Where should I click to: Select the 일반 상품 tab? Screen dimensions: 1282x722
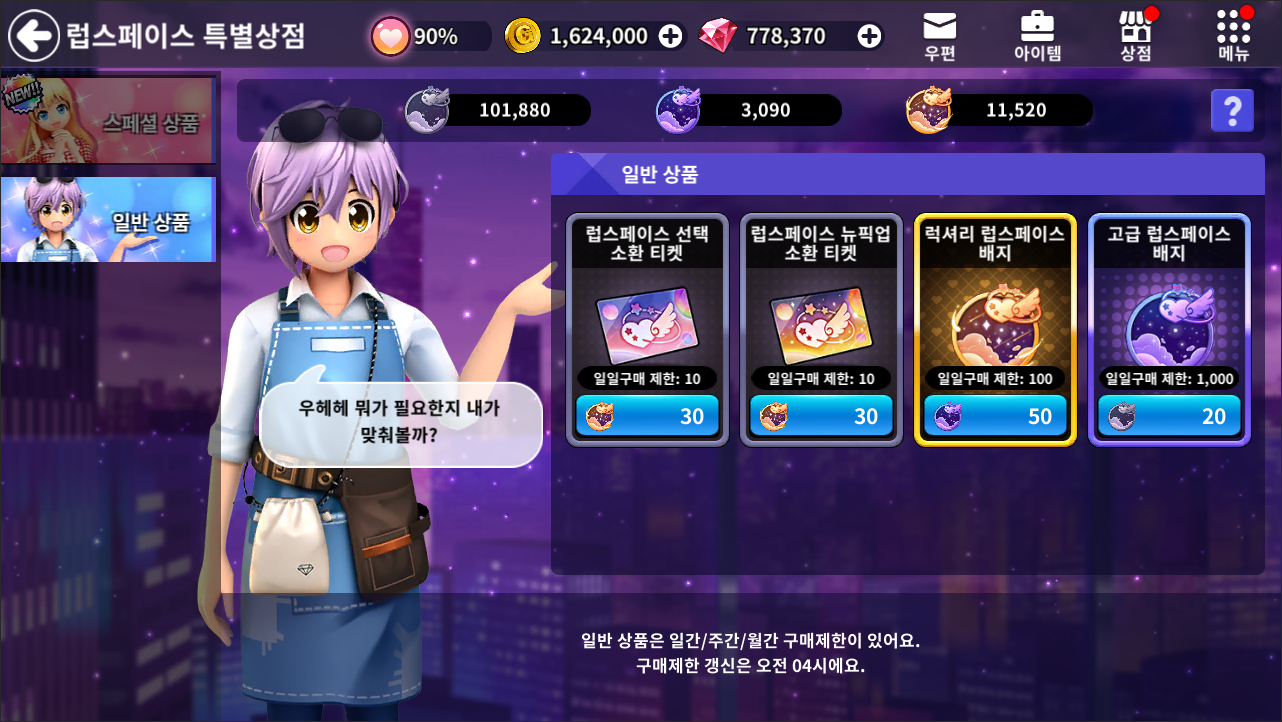coord(108,220)
